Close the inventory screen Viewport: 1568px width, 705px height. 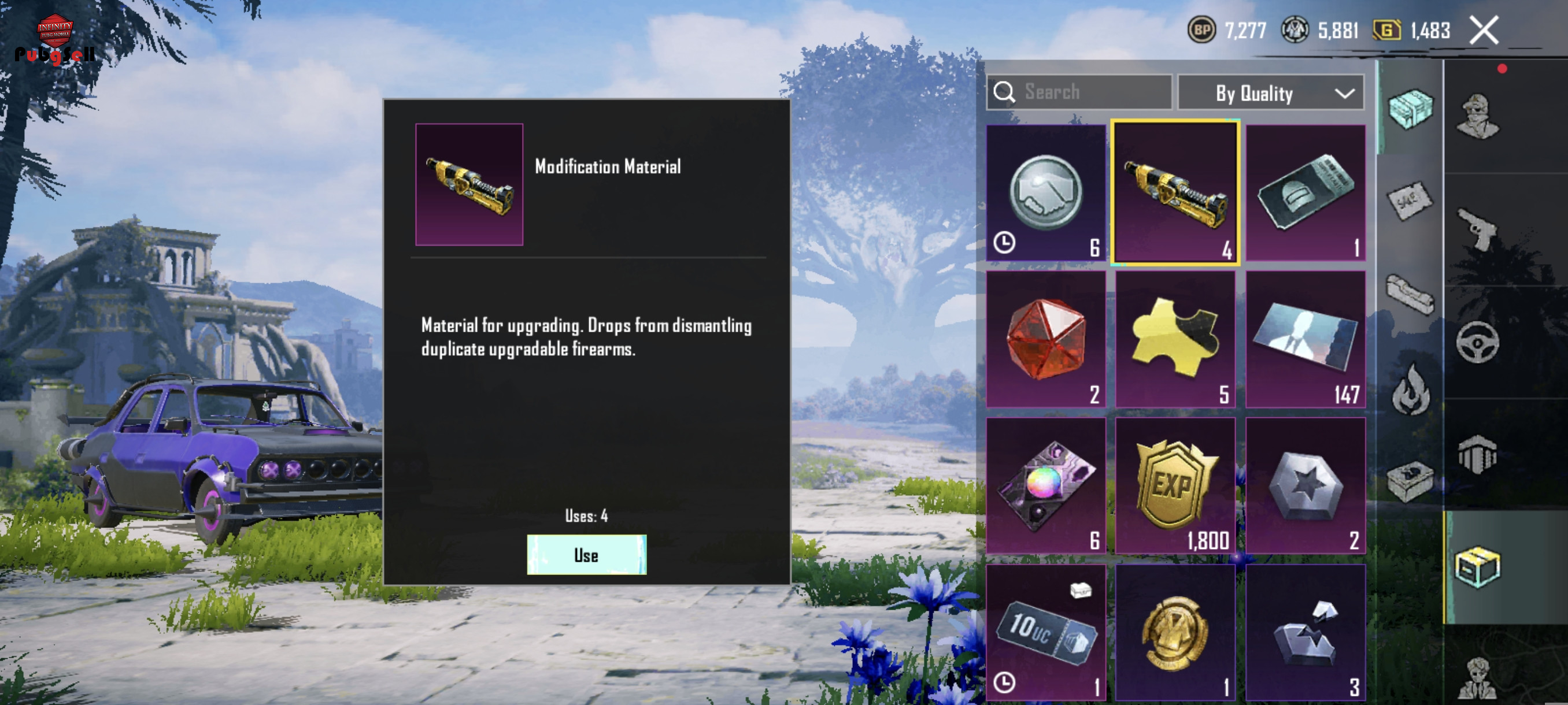pyautogui.click(x=1484, y=31)
